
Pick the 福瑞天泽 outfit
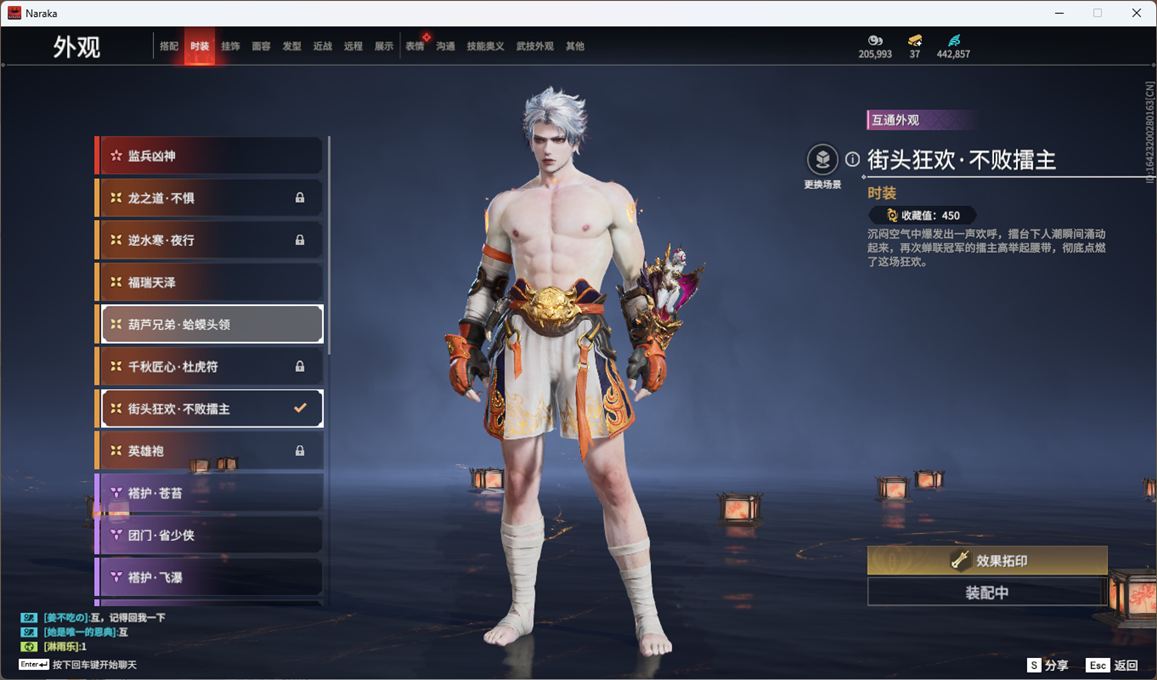pyautogui.click(x=209, y=283)
